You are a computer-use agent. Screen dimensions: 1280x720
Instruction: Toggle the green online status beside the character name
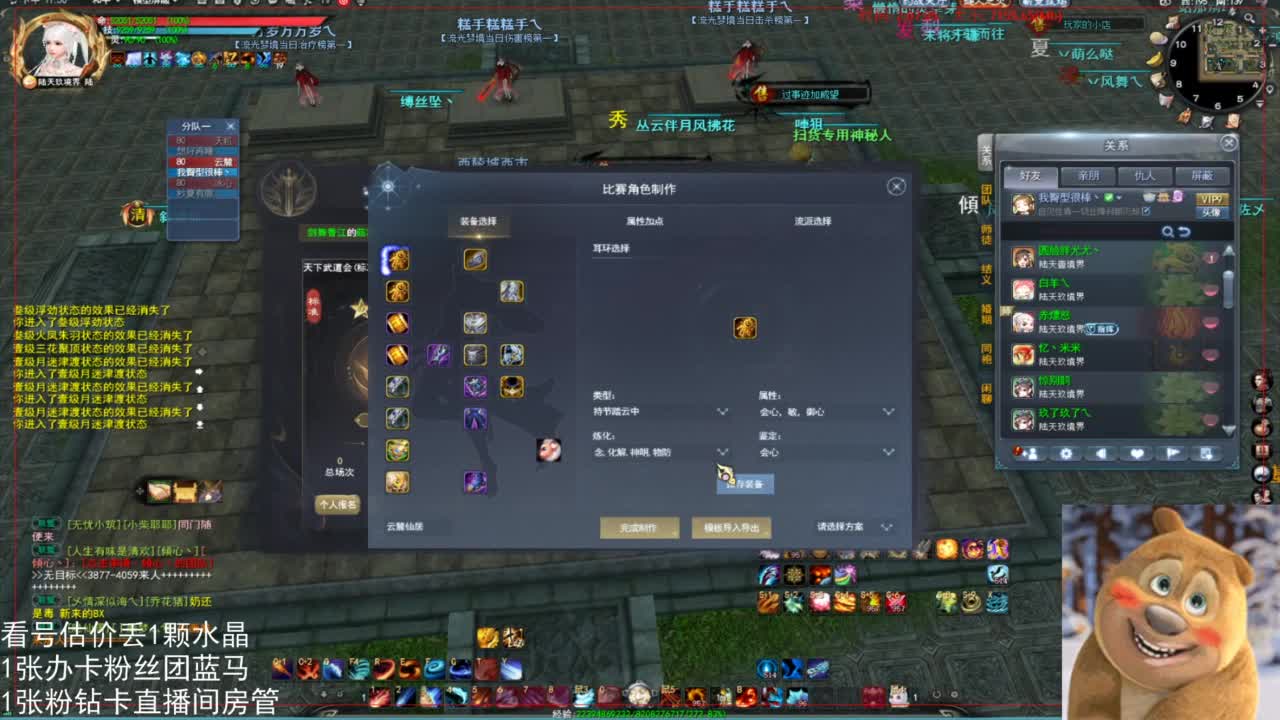point(1108,198)
